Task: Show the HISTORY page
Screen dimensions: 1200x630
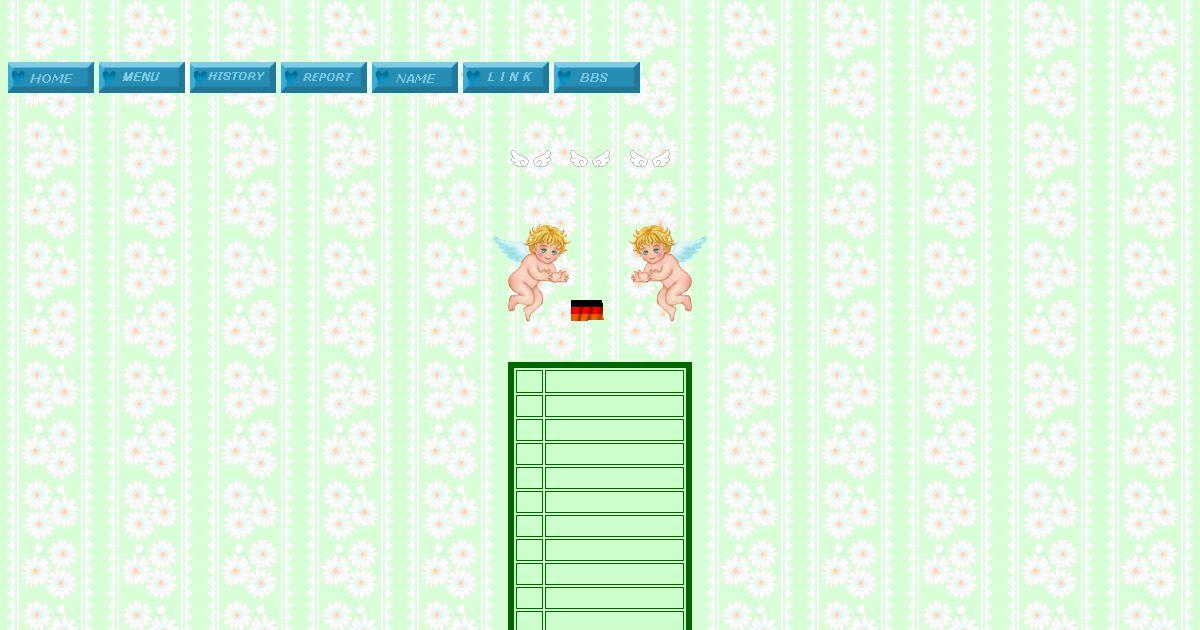Action: coord(232,78)
